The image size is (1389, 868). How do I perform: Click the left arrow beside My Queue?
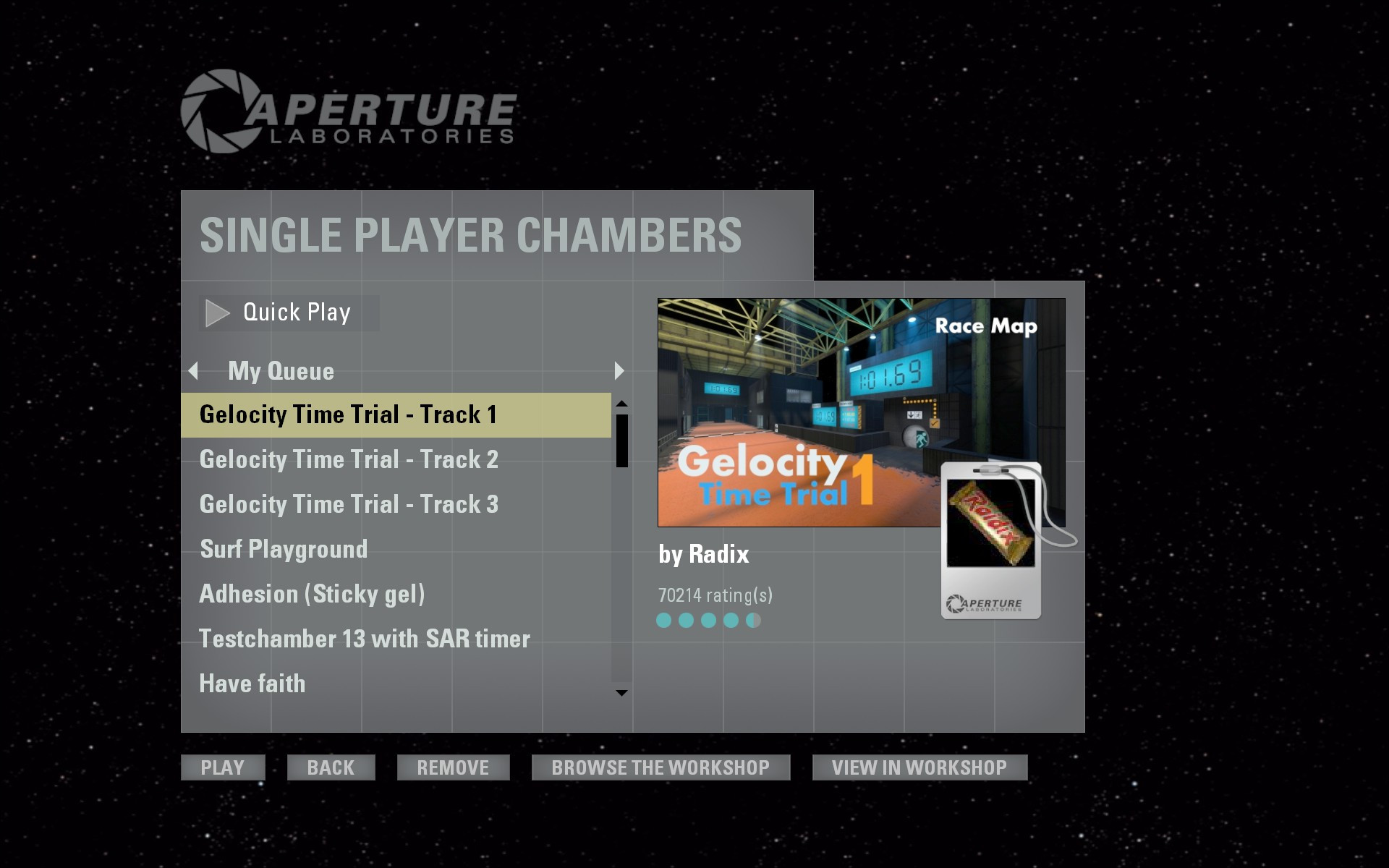click(x=193, y=371)
